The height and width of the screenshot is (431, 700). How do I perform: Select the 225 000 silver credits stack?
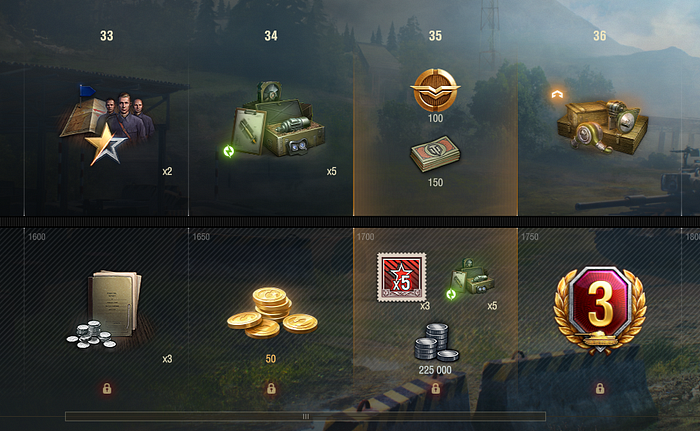[x=435, y=341]
